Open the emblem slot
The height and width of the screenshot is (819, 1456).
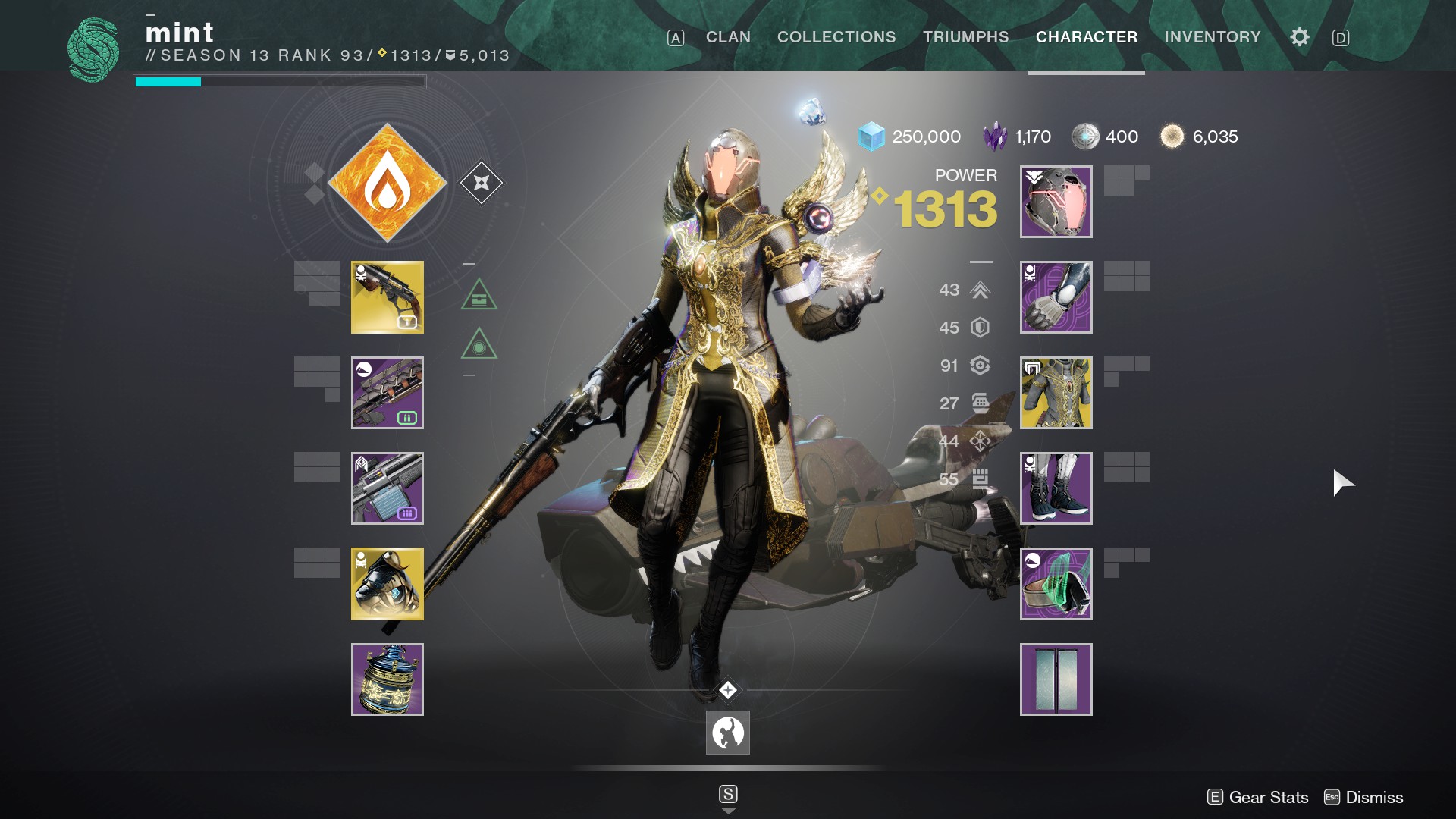[1056, 679]
